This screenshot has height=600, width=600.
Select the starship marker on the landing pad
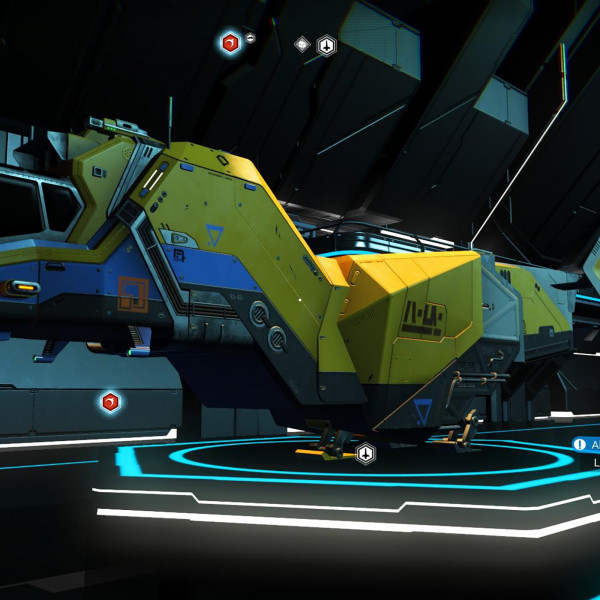pyautogui.click(x=366, y=453)
